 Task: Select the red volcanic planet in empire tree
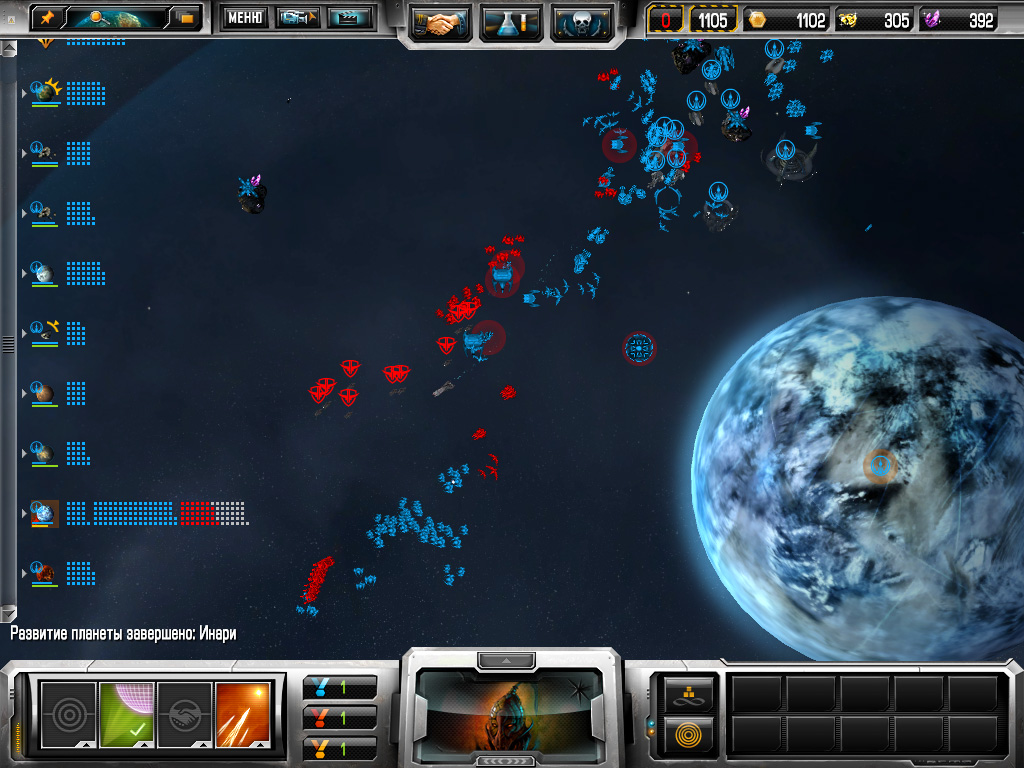[45, 573]
